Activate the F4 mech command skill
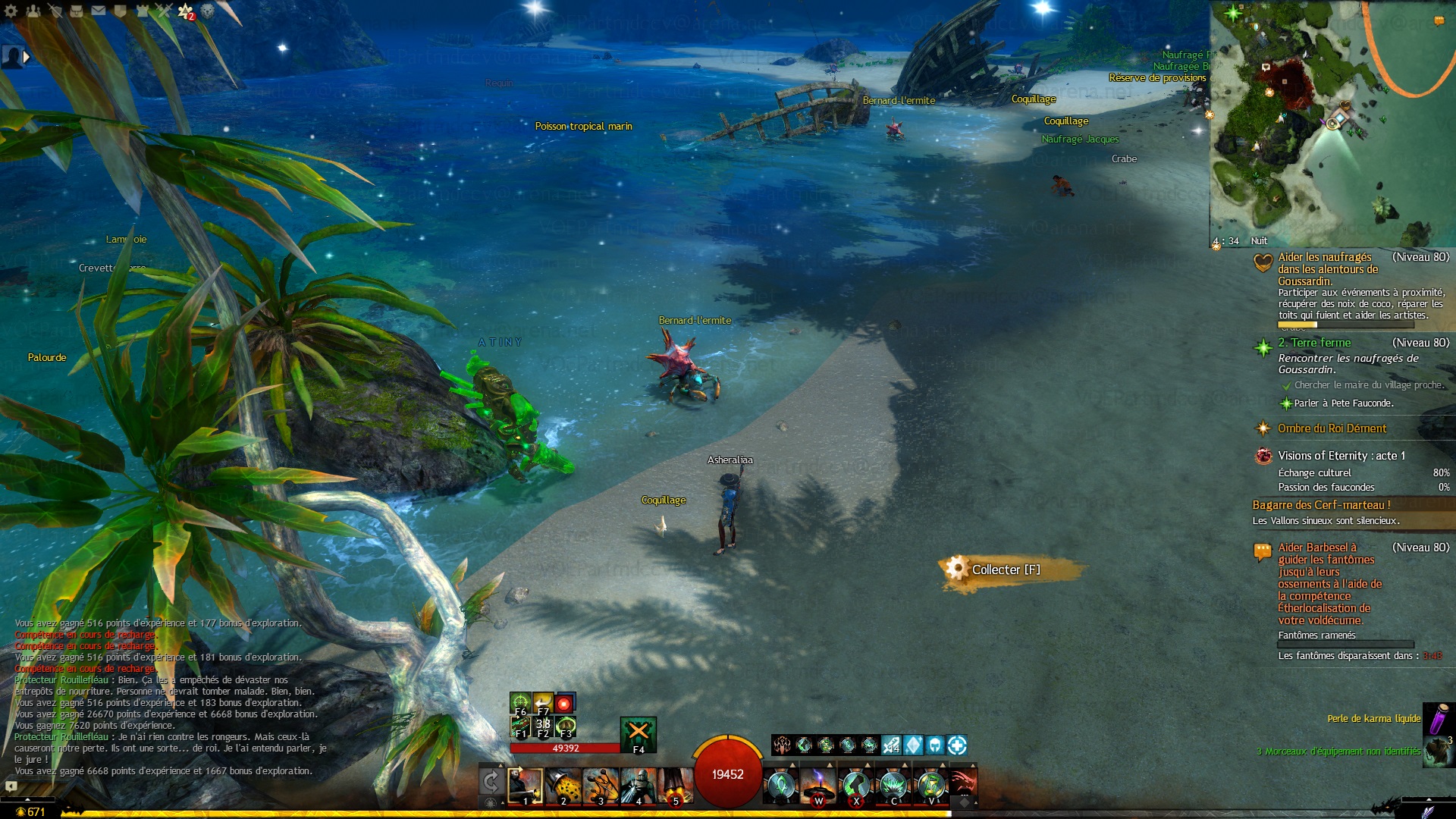This screenshot has width=1456, height=819. click(639, 733)
